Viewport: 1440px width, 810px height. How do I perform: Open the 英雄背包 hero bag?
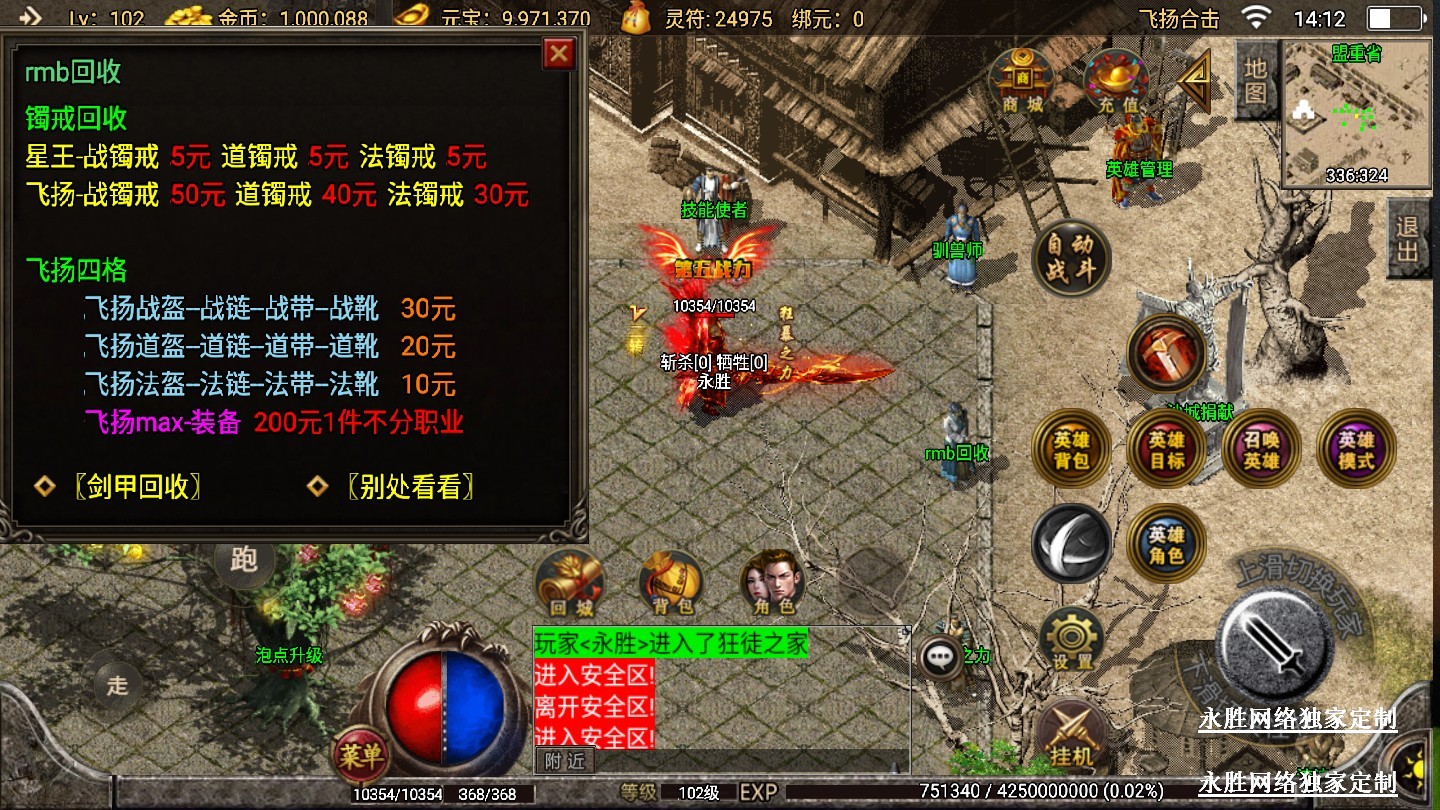(x=1071, y=449)
